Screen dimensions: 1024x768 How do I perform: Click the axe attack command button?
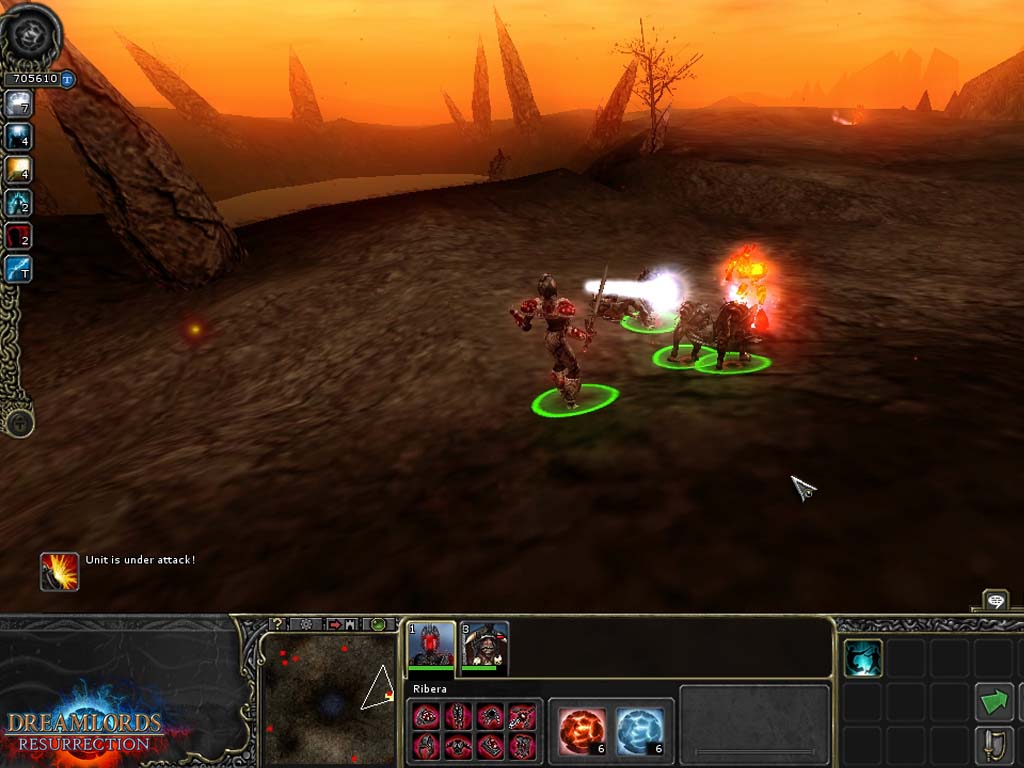coord(994,746)
